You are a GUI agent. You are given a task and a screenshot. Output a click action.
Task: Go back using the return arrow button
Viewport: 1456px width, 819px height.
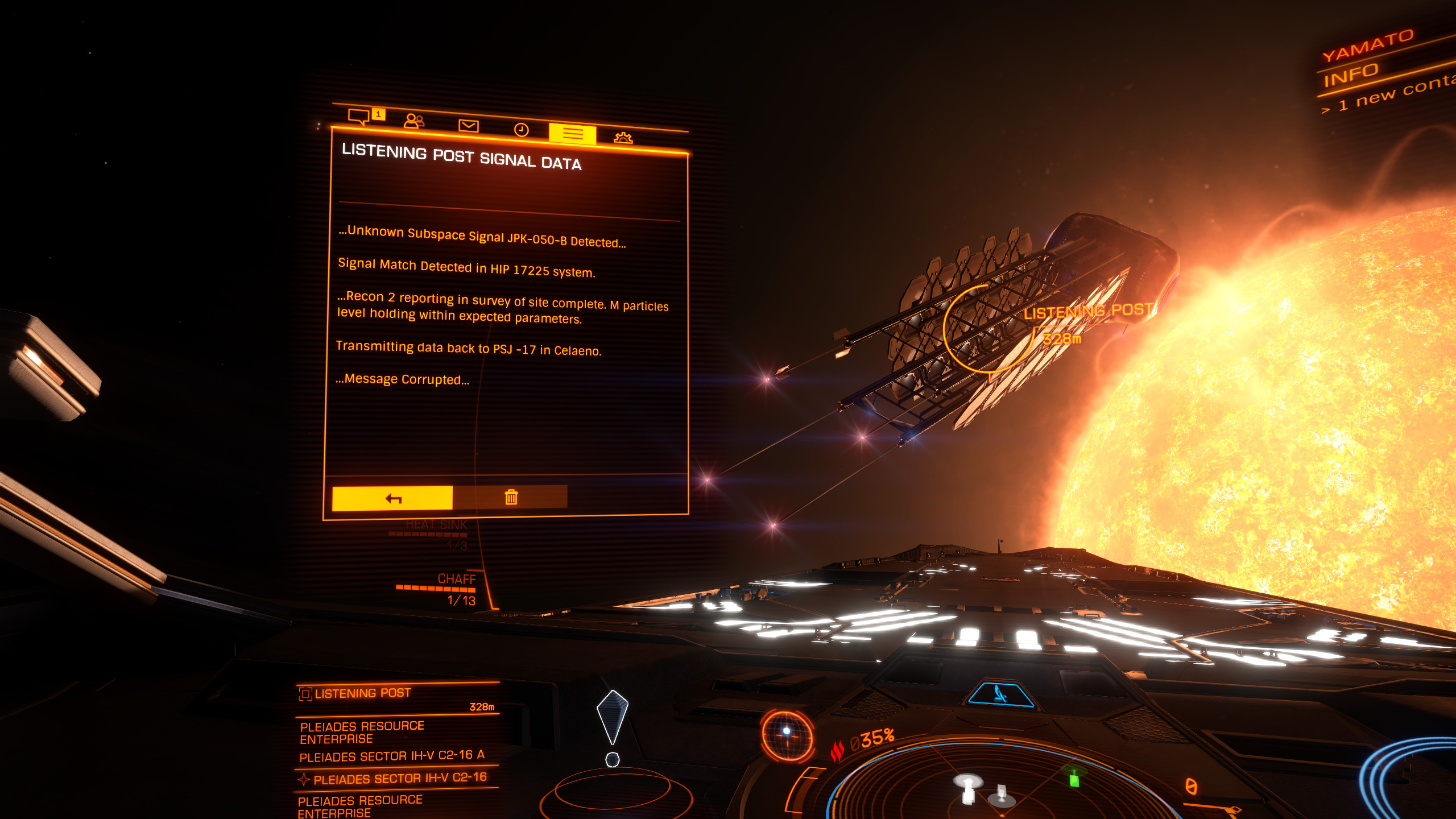pyautogui.click(x=392, y=498)
